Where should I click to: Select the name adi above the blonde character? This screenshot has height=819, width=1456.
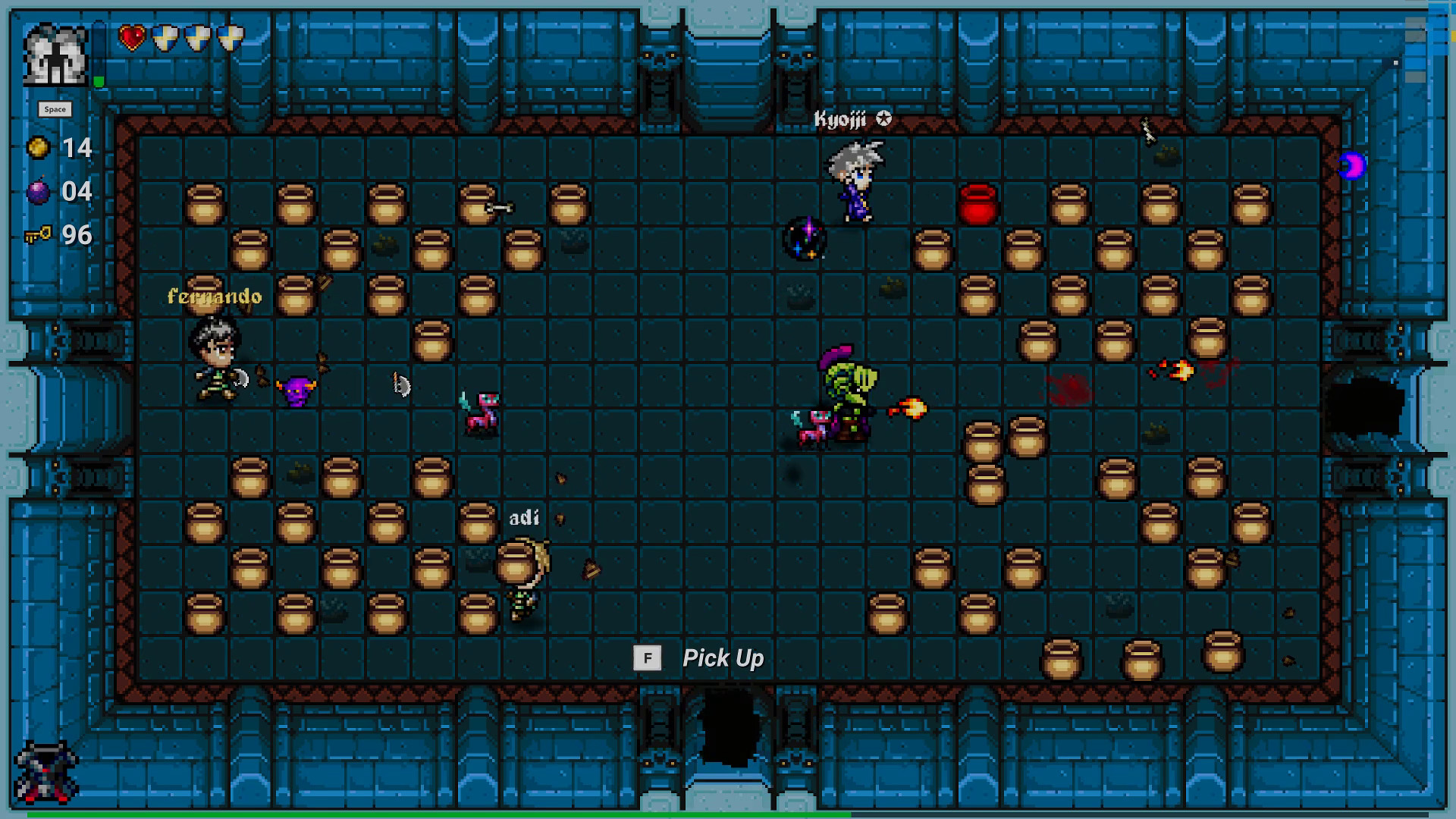point(524,516)
